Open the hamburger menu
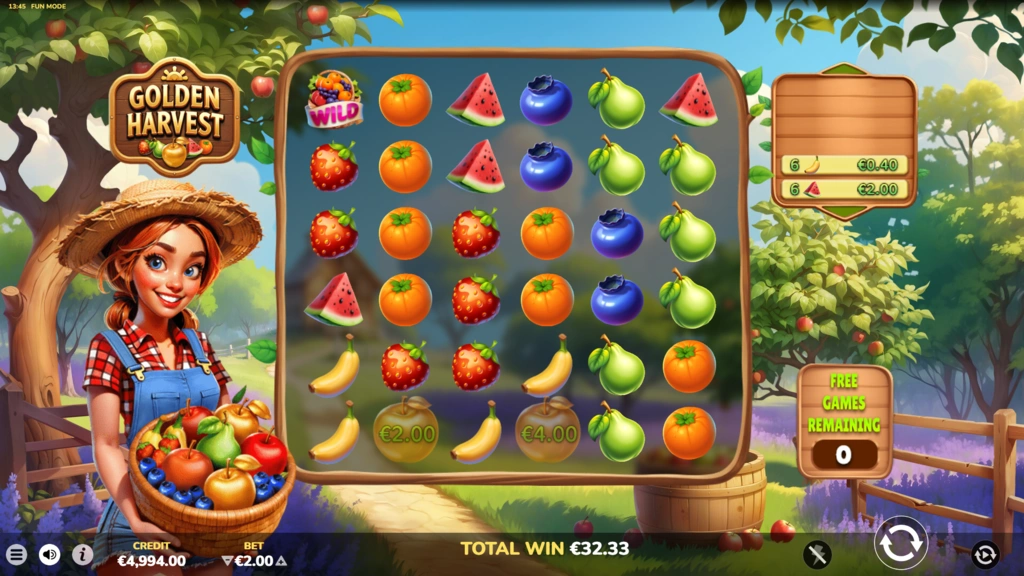This screenshot has width=1024, height=576. click(17, 554)
